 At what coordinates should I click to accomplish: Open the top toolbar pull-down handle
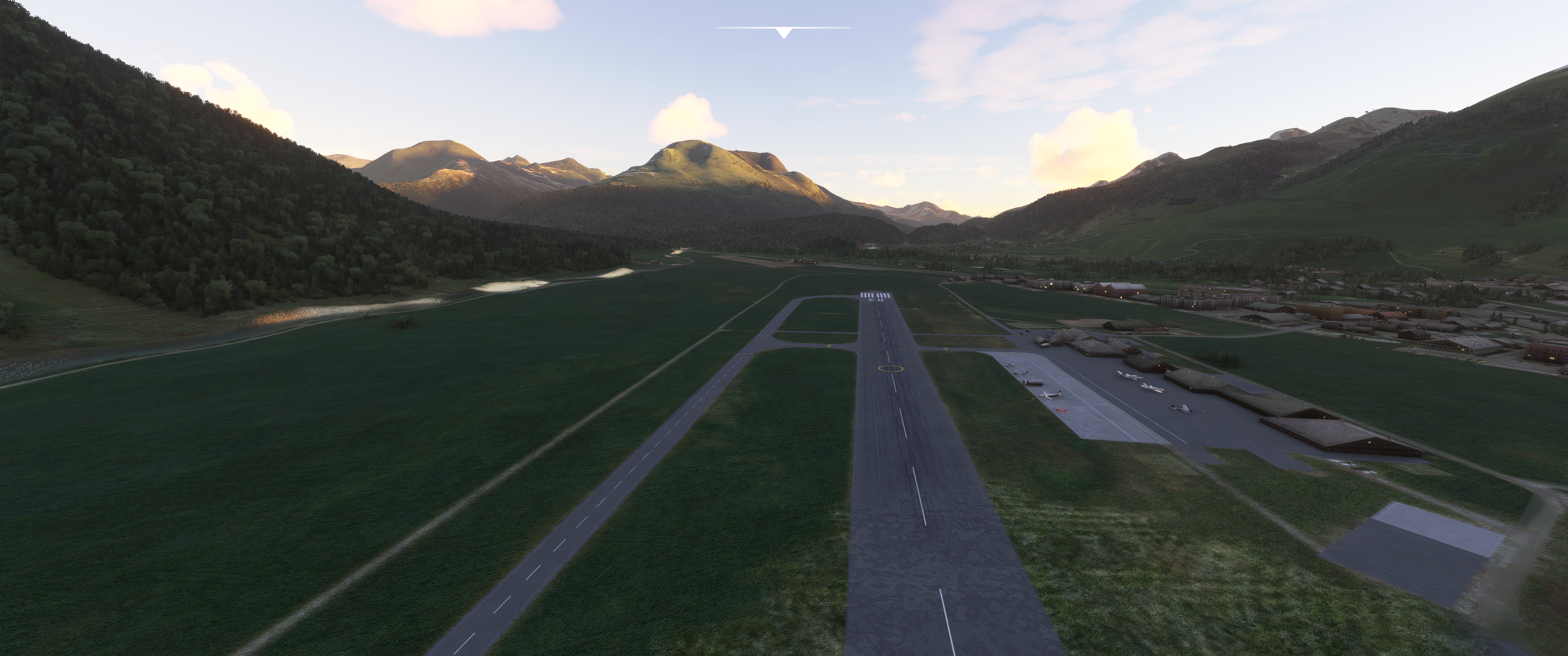784,33
